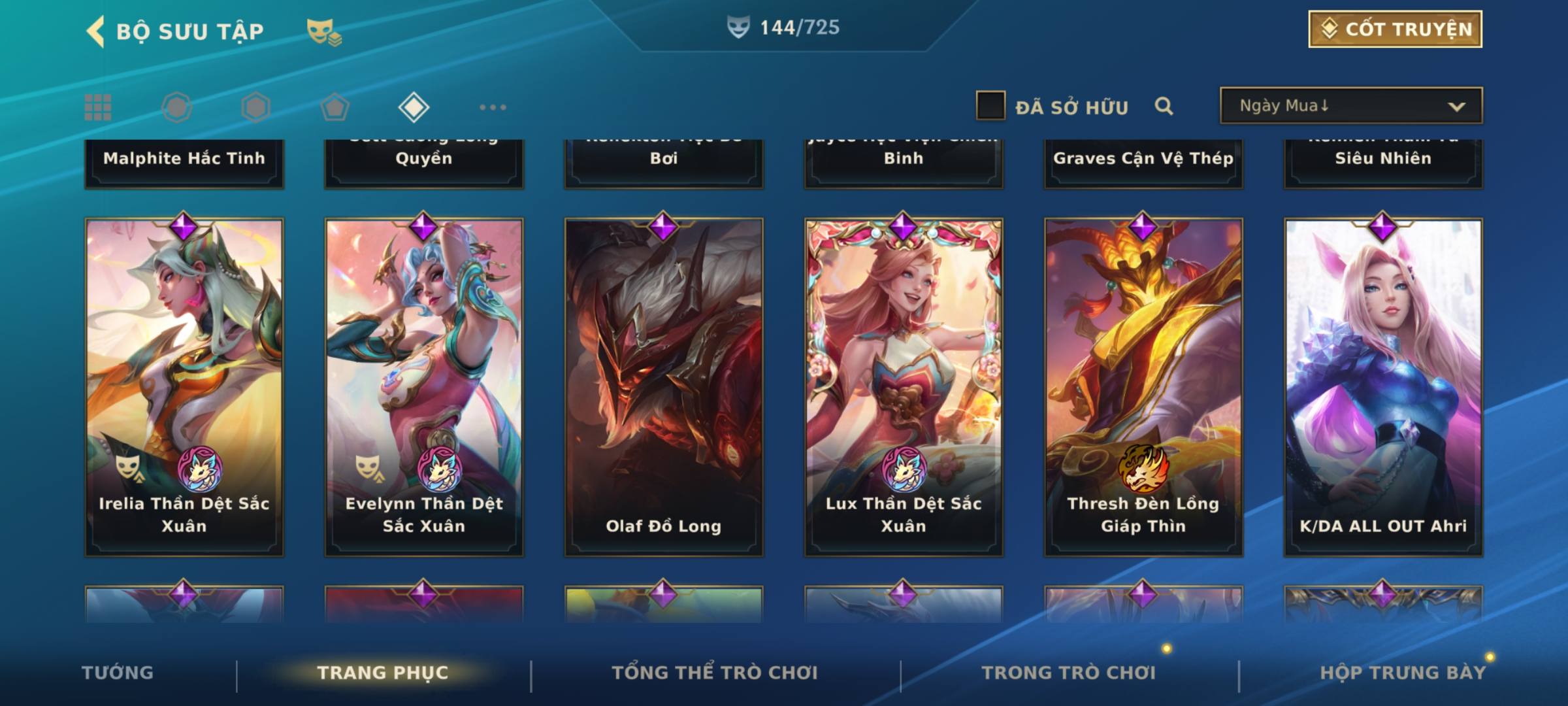The image size is (1568, 706).
Task: Switch to Tổng Thể Trò Chơi tab
Action: coord(715,673)
